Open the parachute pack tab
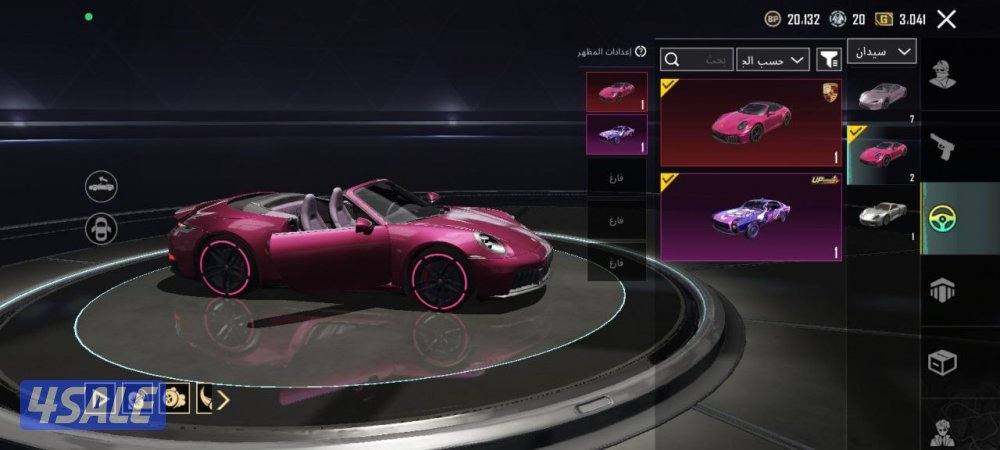 (942, 290)
